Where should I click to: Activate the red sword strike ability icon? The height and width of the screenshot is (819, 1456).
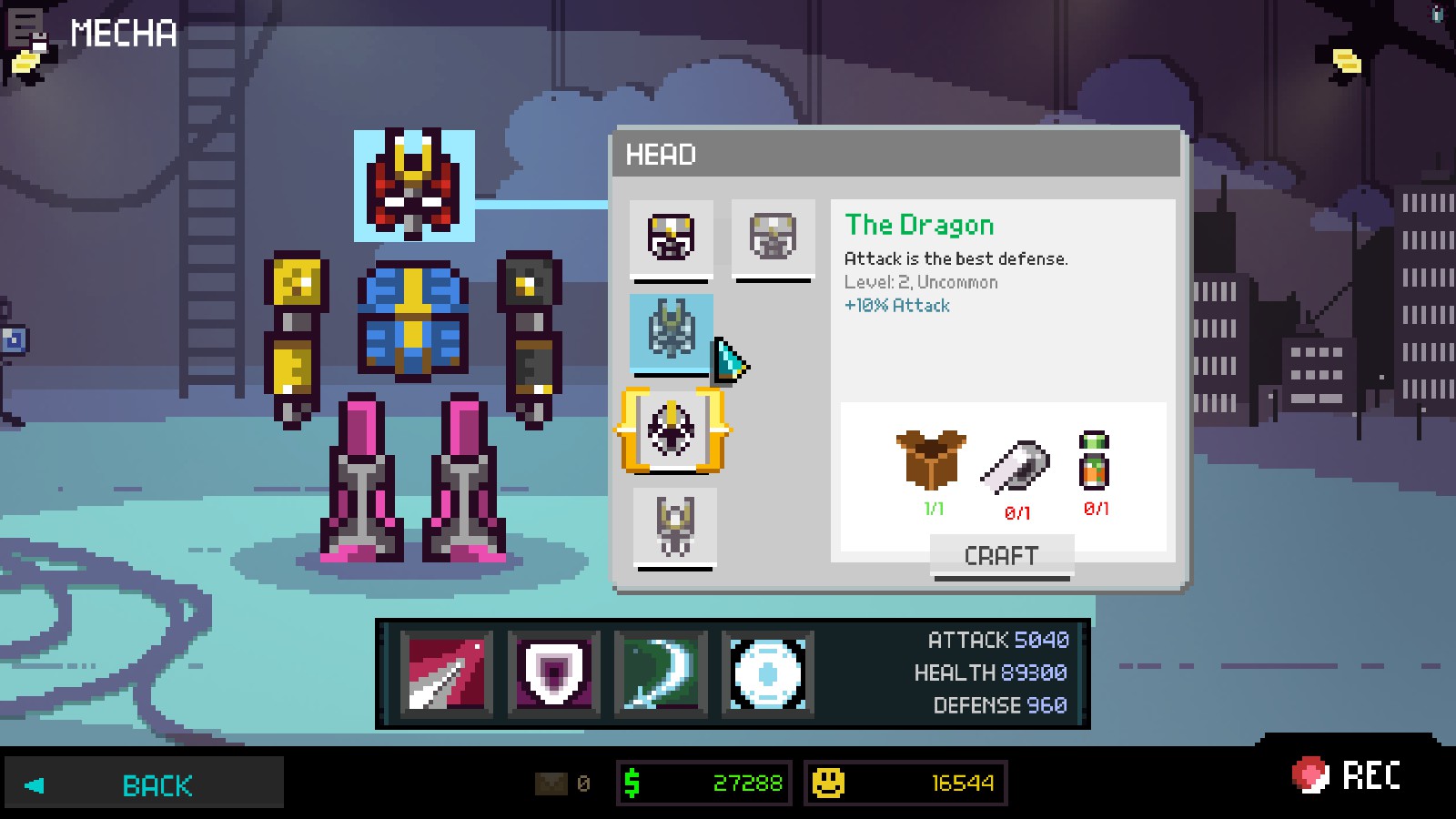(446, 673)
